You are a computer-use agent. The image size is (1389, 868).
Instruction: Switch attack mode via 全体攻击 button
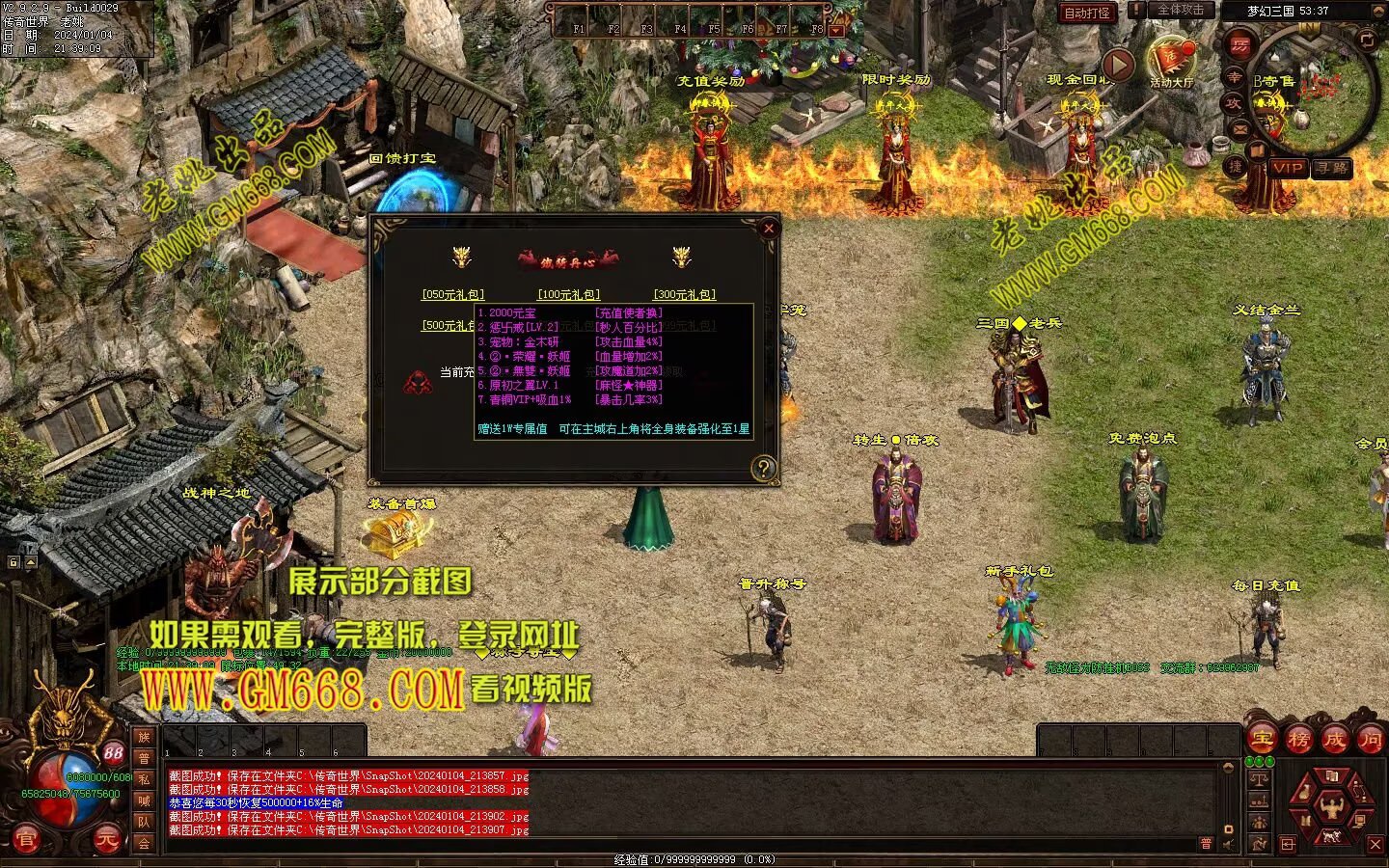pos(1181,10)
